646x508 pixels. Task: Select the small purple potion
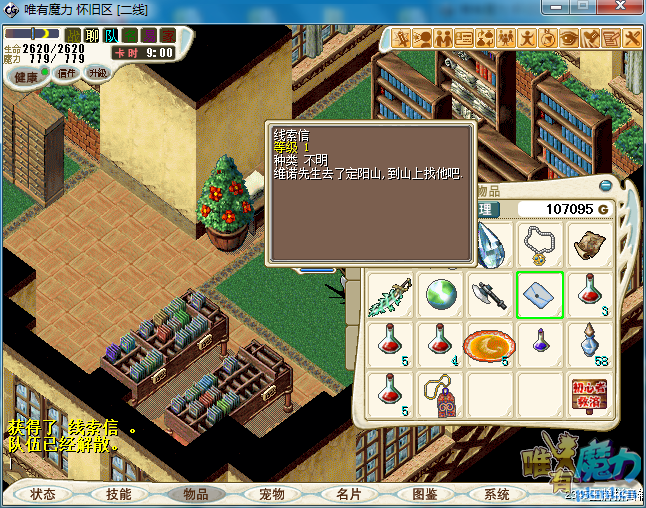tap(540, 344)
